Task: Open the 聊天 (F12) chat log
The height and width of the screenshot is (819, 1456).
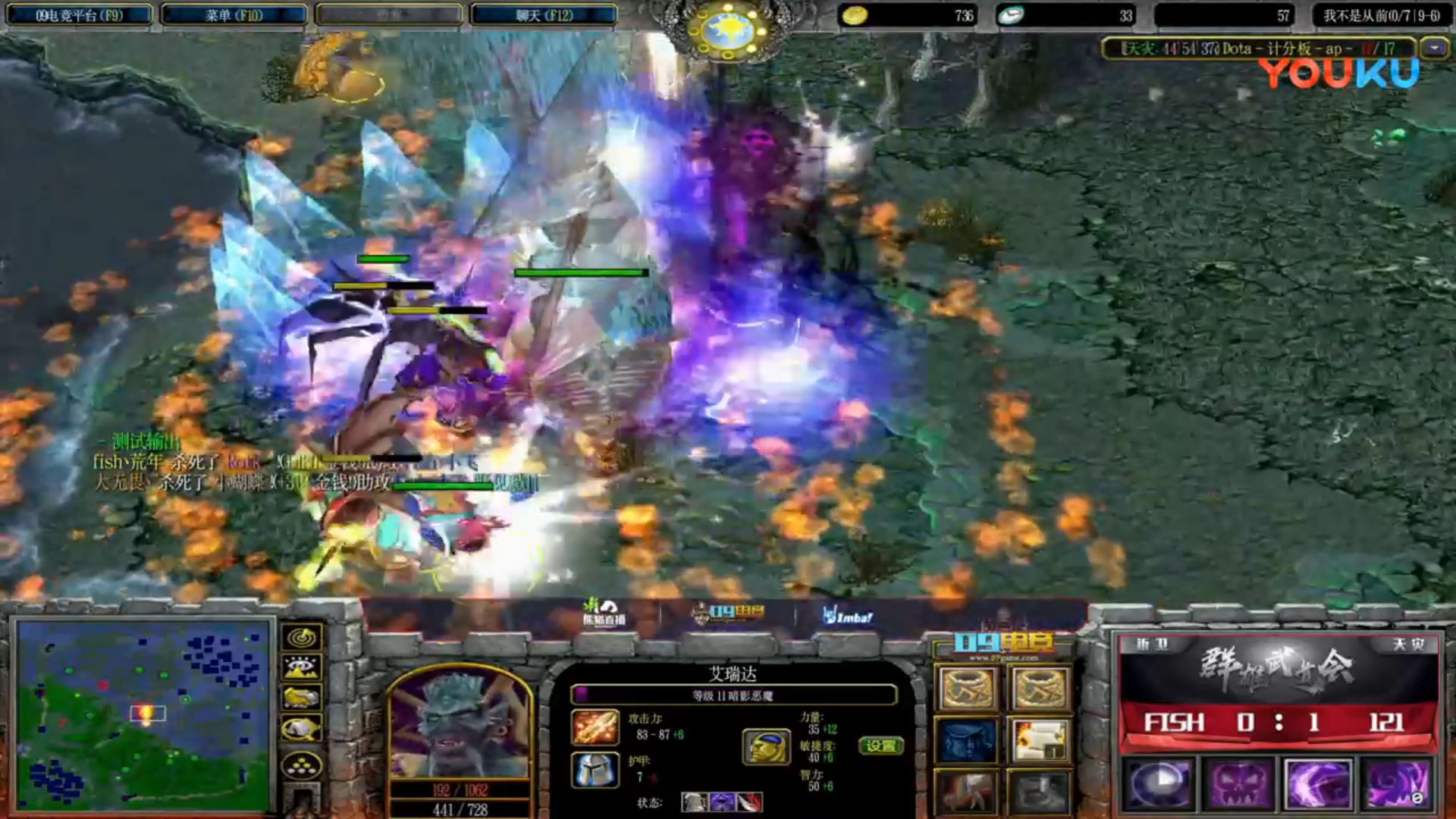Action: (544, 15)
